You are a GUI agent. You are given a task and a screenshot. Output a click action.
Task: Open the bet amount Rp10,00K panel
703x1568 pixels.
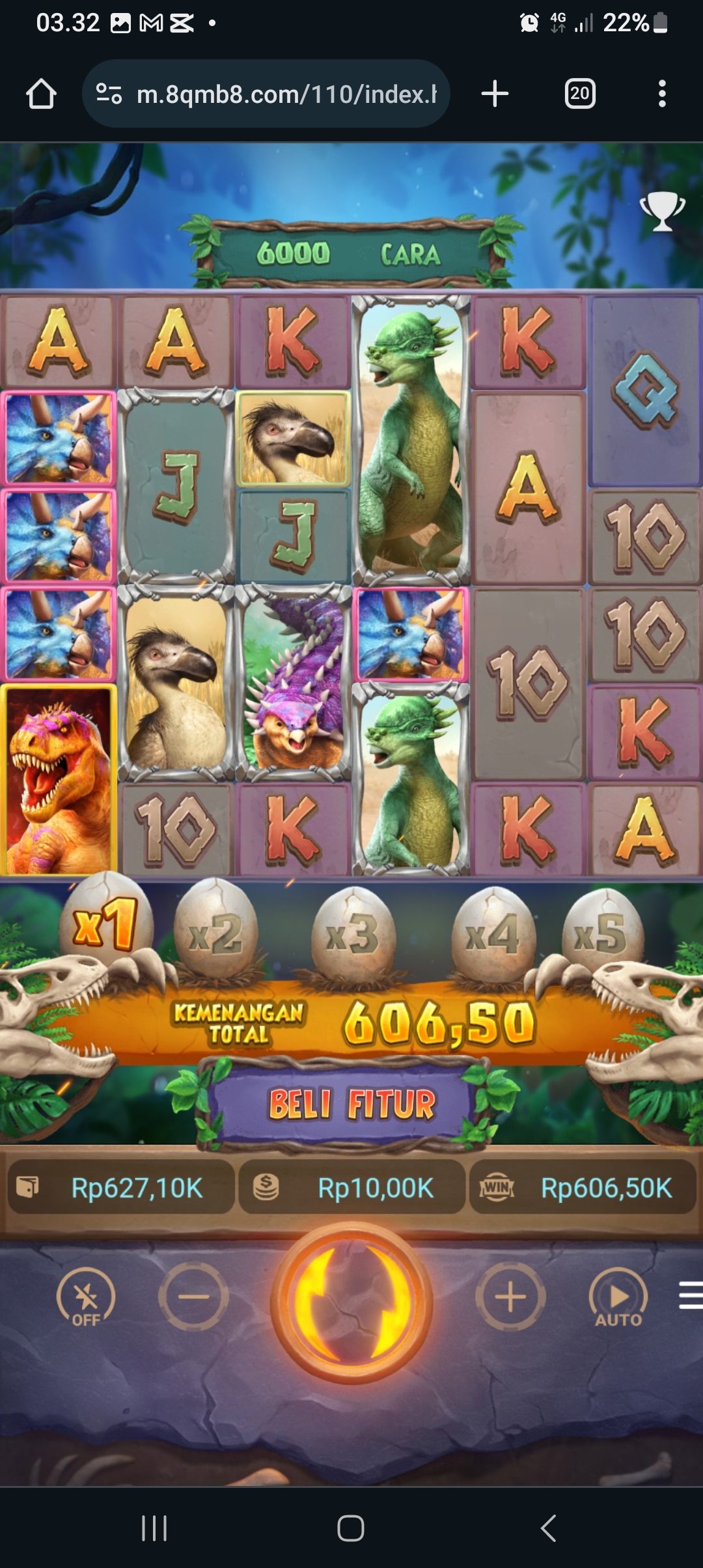[351, 1188]
